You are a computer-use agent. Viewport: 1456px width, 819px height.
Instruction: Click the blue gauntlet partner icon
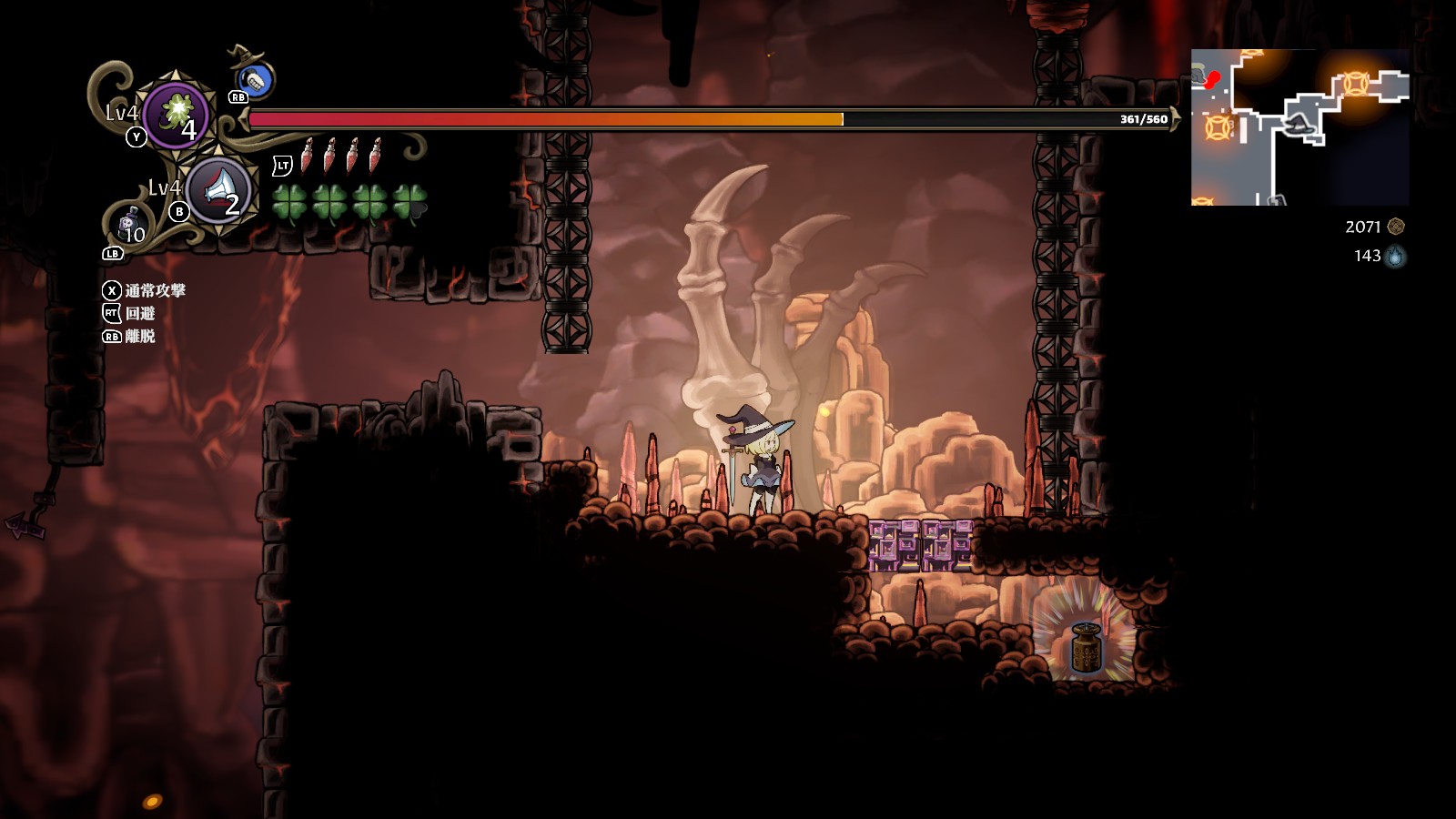coord(256,81)
